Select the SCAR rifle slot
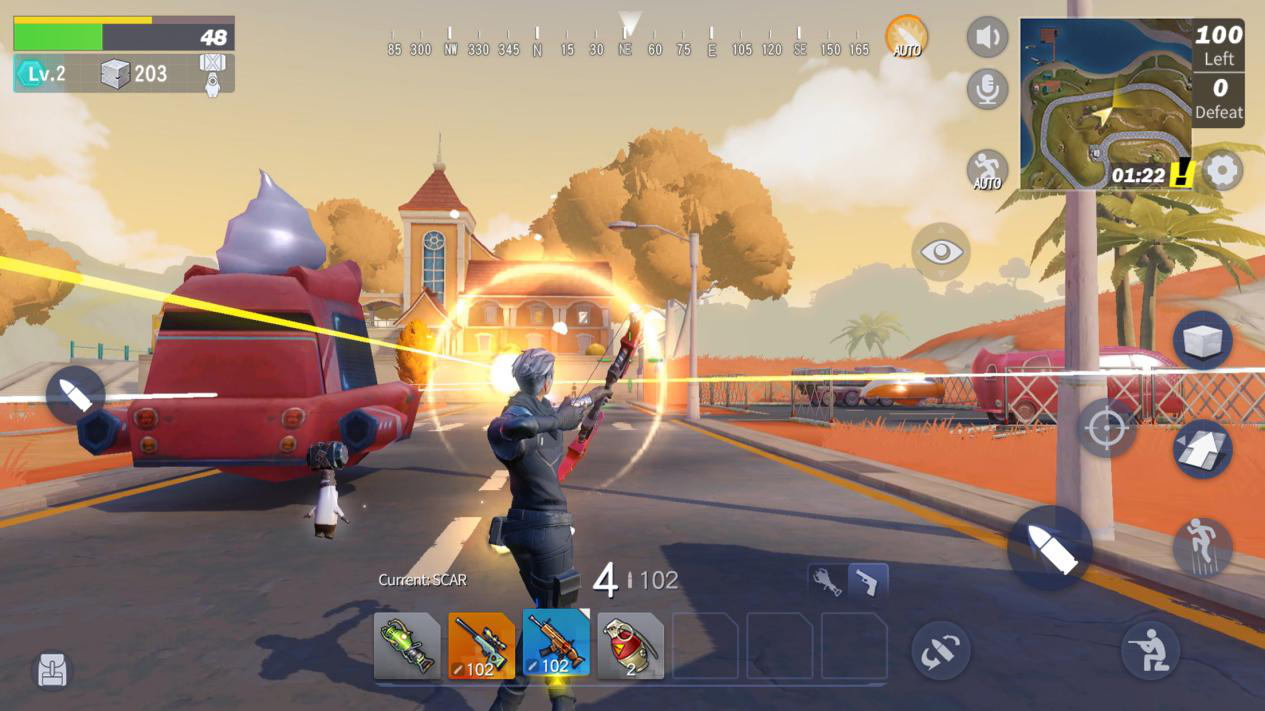The image size is (1265, 711). [556, 644]
